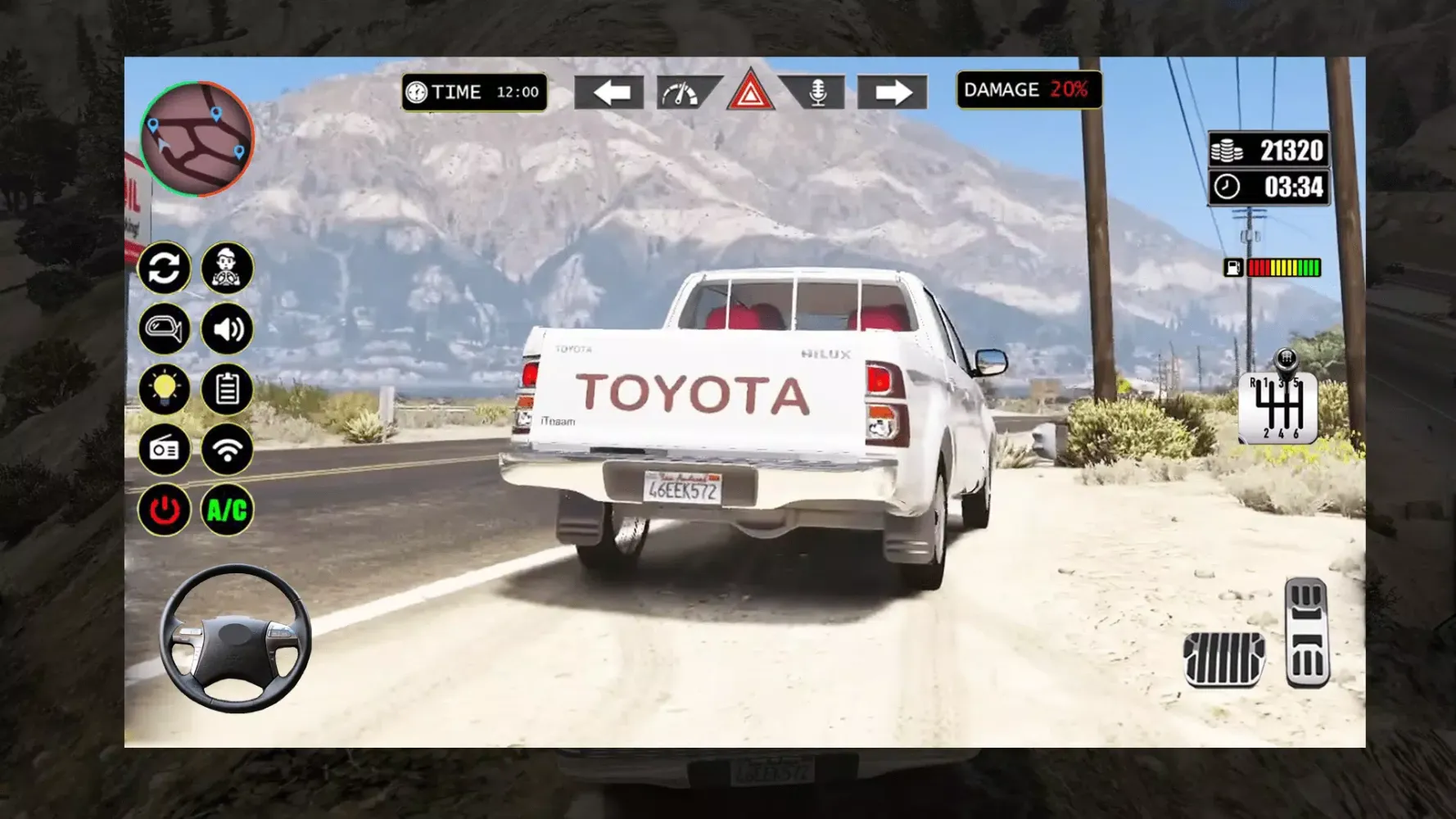
Task: Toggle the headlights bulb icon
Action: click(165, 390)
